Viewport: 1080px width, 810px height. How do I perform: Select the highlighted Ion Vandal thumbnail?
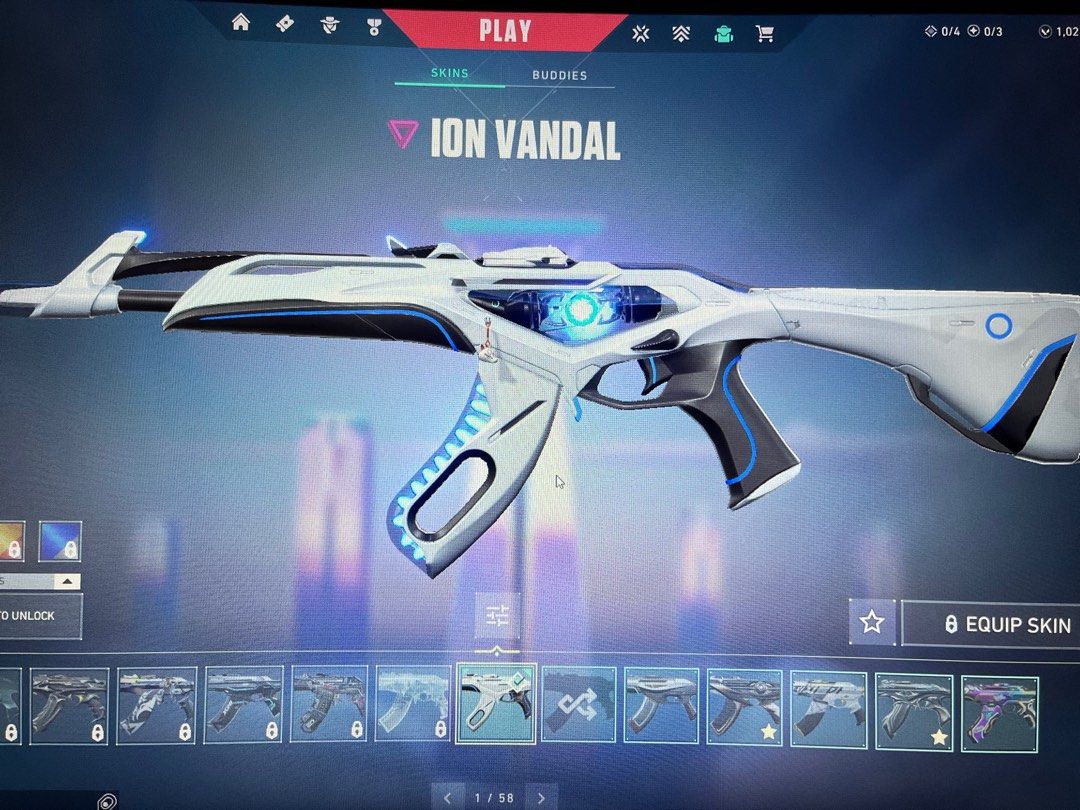tap(496, 704)
